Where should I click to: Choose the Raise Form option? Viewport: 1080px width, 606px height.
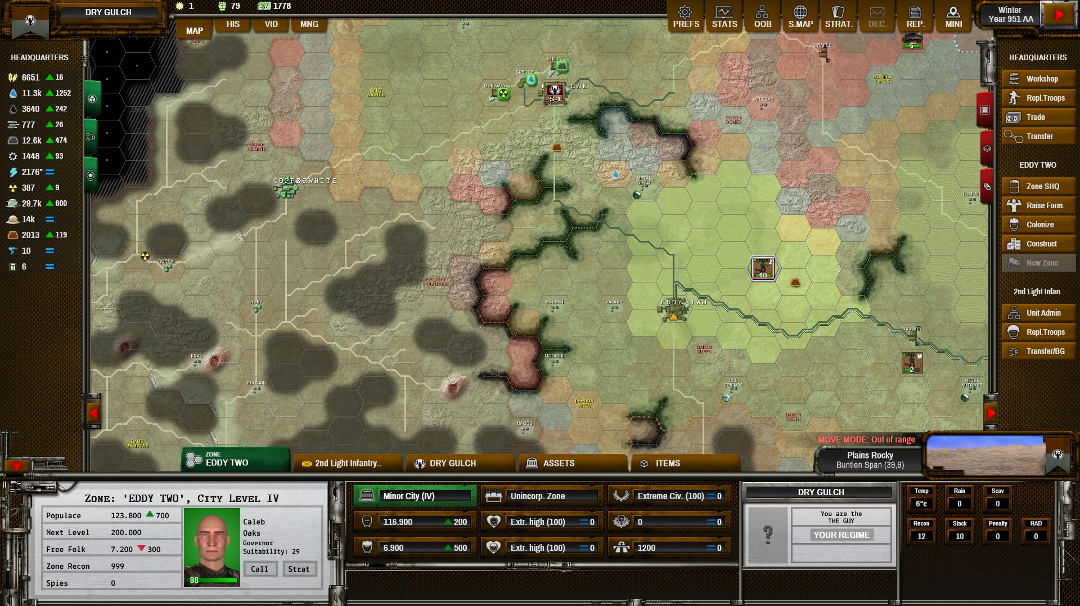1041,206
